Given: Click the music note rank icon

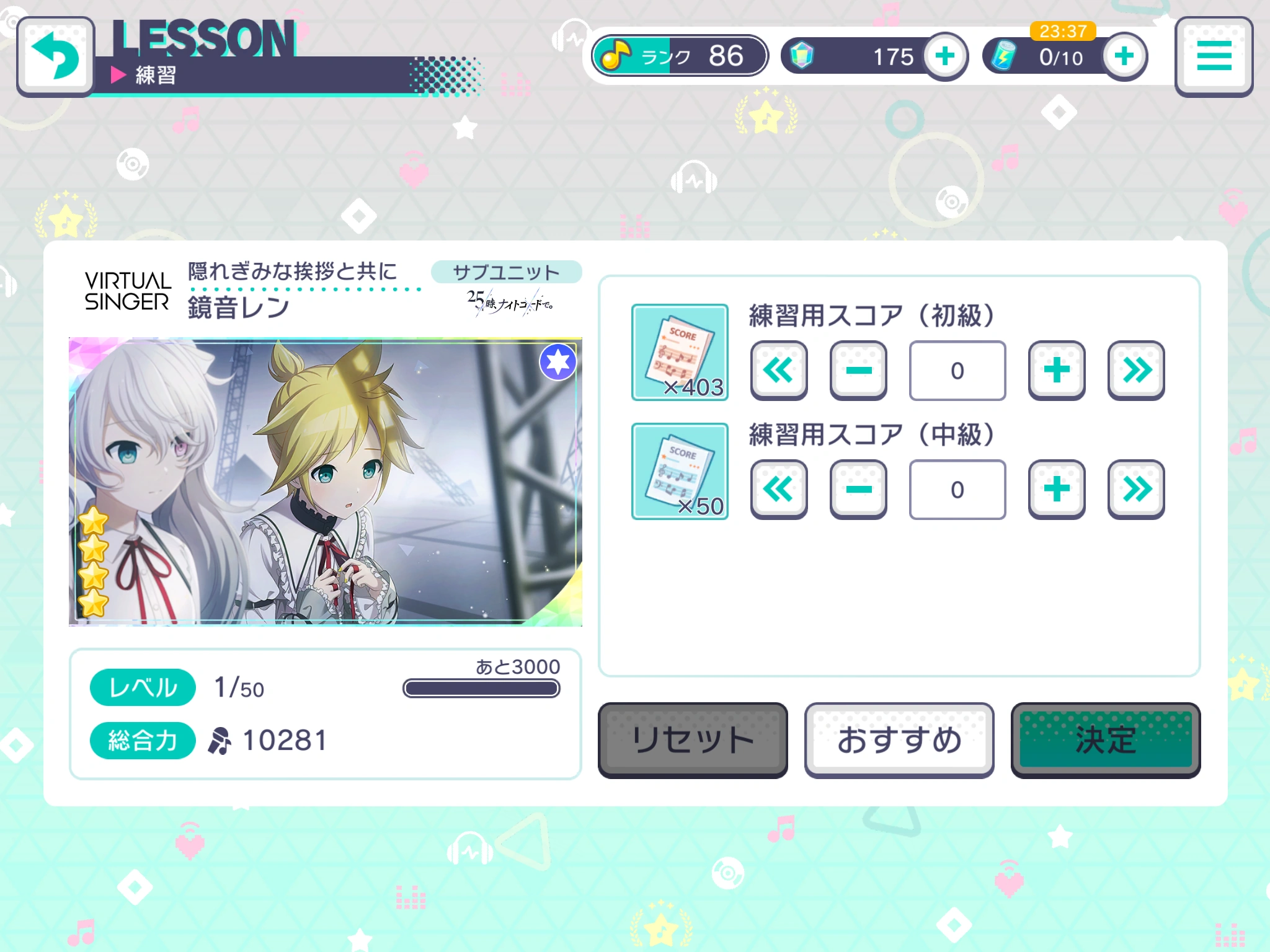Looking at the screenshot, I should 617,56.
